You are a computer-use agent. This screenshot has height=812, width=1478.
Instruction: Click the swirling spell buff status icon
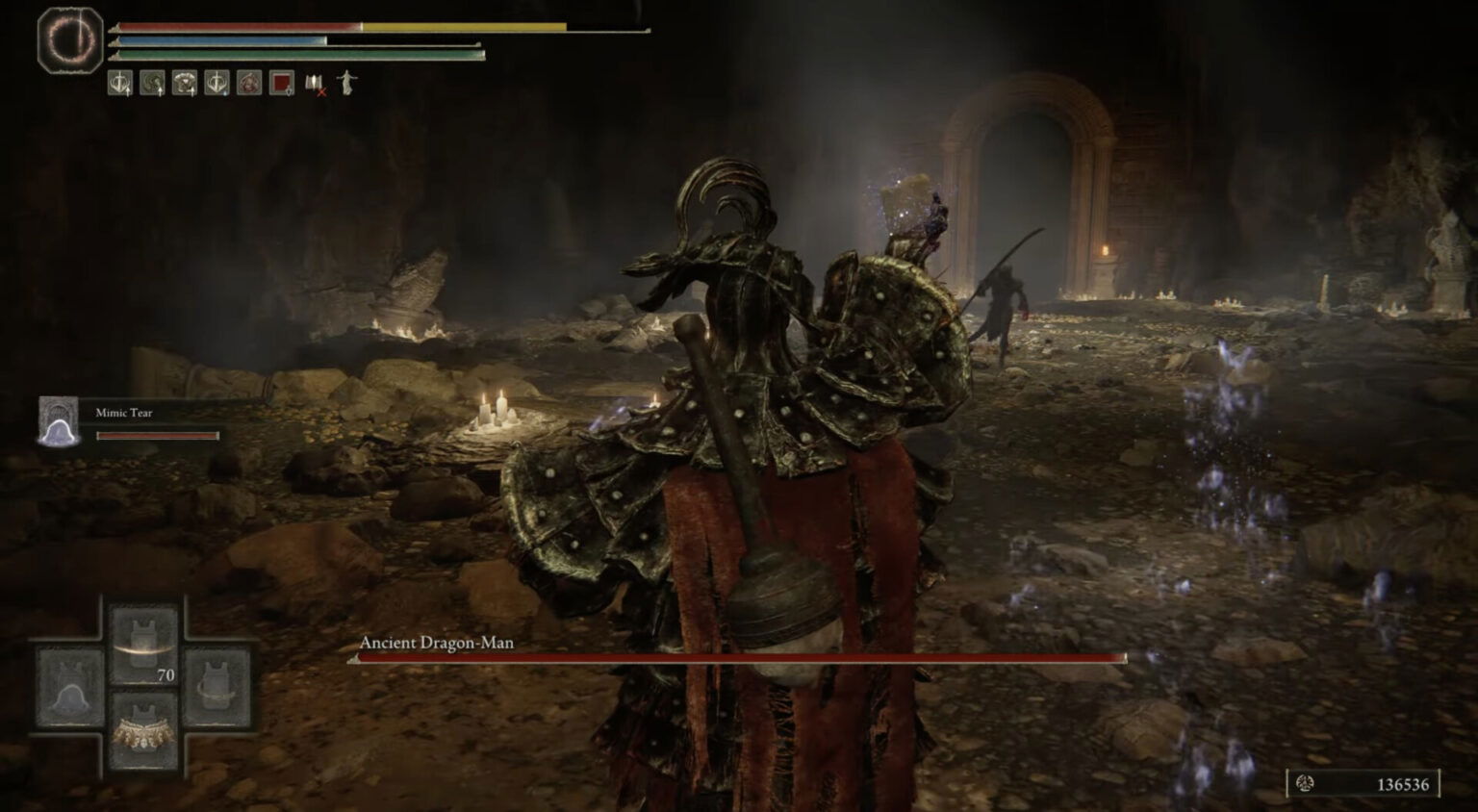[152, 85]
